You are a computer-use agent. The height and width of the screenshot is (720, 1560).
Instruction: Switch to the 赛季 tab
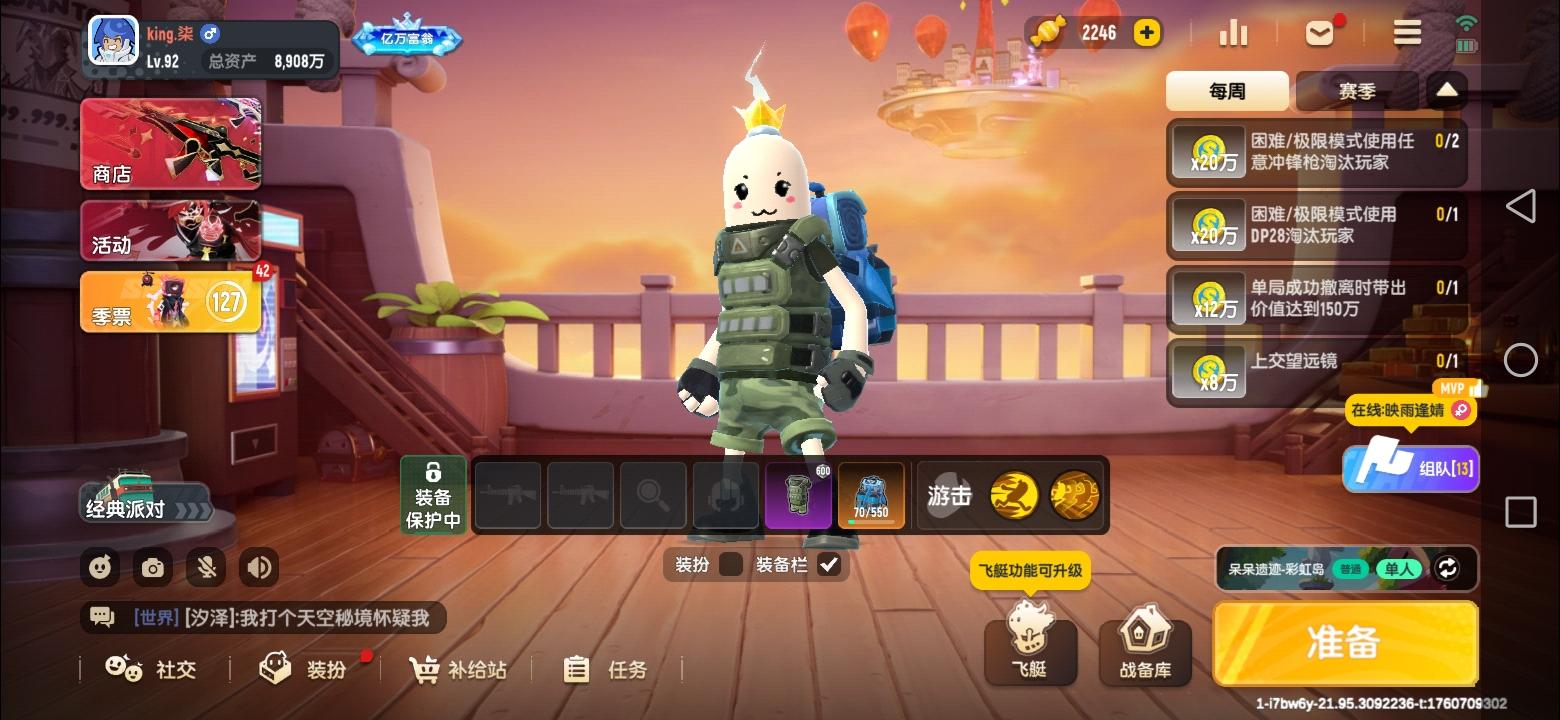point(1357,90)
